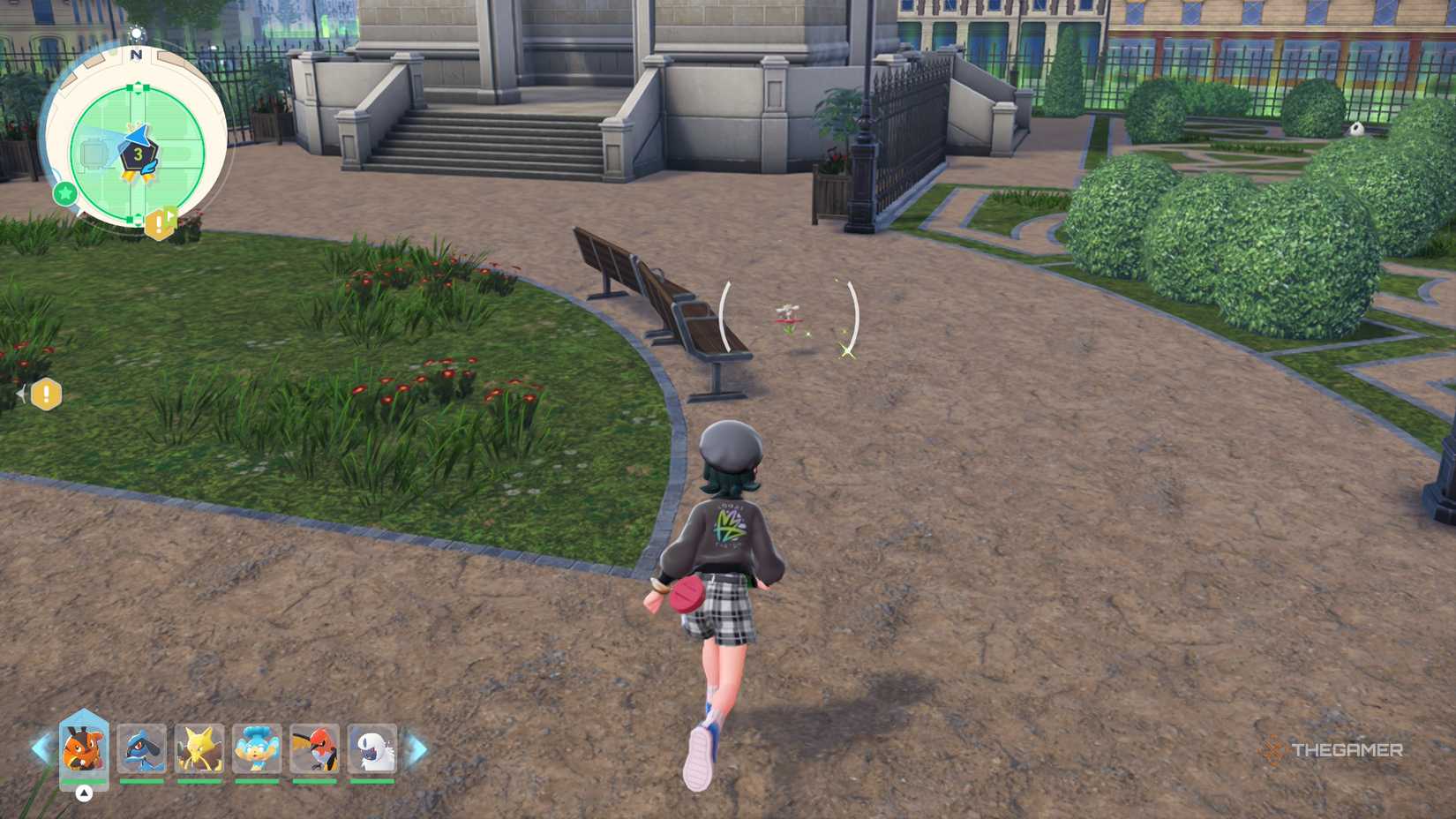The height and width of the screenshot is (819, 1456).
Task: Select Panpour party slot
Action: [x=257, y=748]
